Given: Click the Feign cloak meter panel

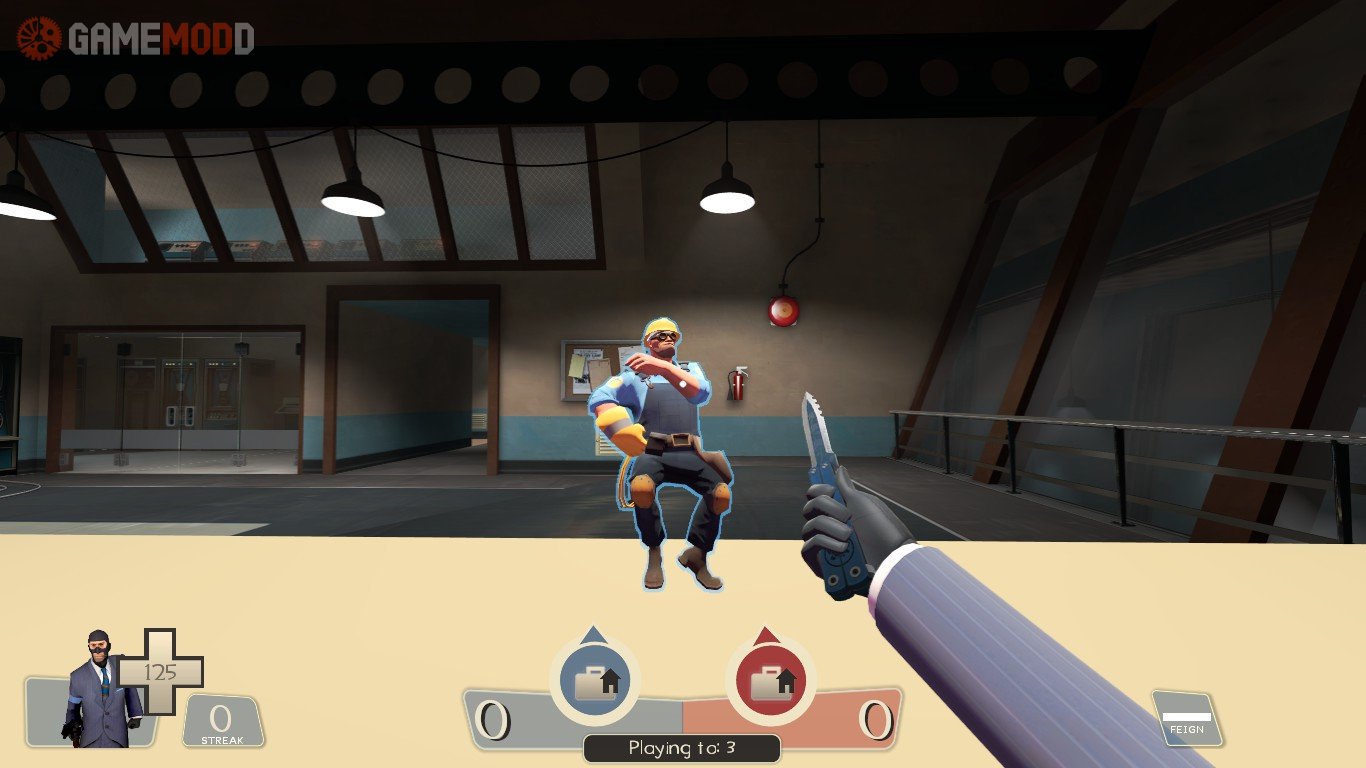Looking at the screenshot, I should 1187,719.
